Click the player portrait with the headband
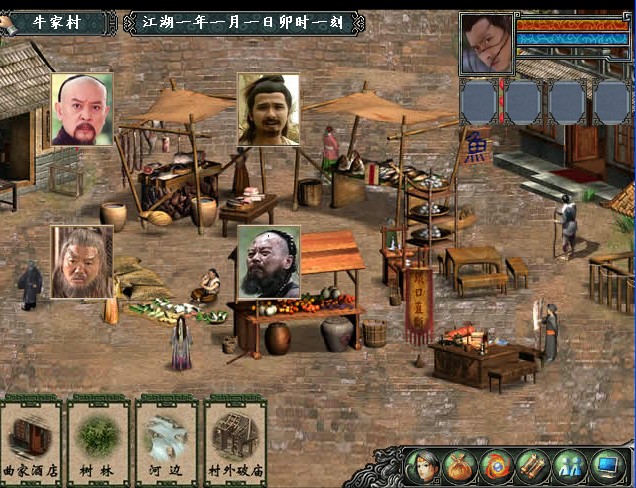This screenshot has width=636, height=488. tap(487, 43)
